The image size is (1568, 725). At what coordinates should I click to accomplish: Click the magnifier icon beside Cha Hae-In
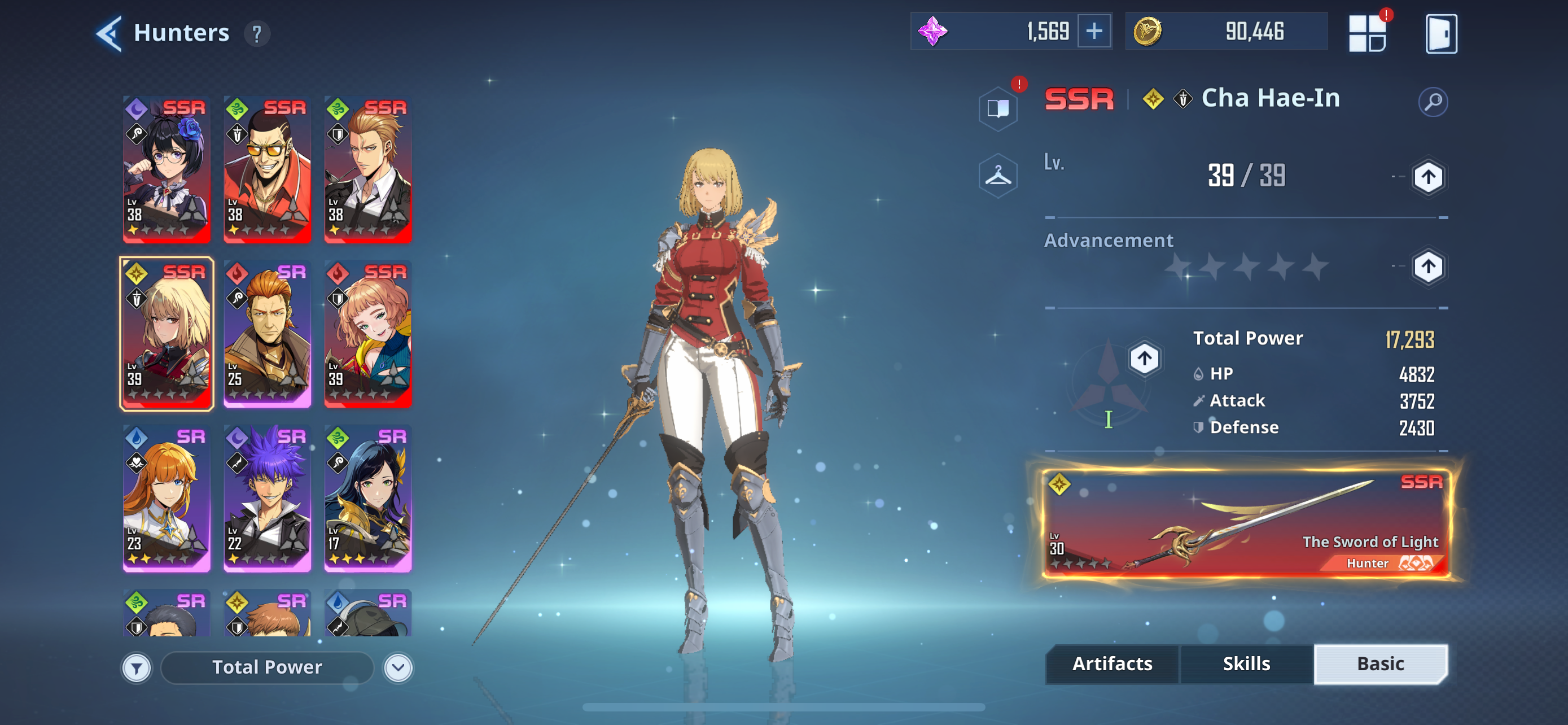[1434, 102]
